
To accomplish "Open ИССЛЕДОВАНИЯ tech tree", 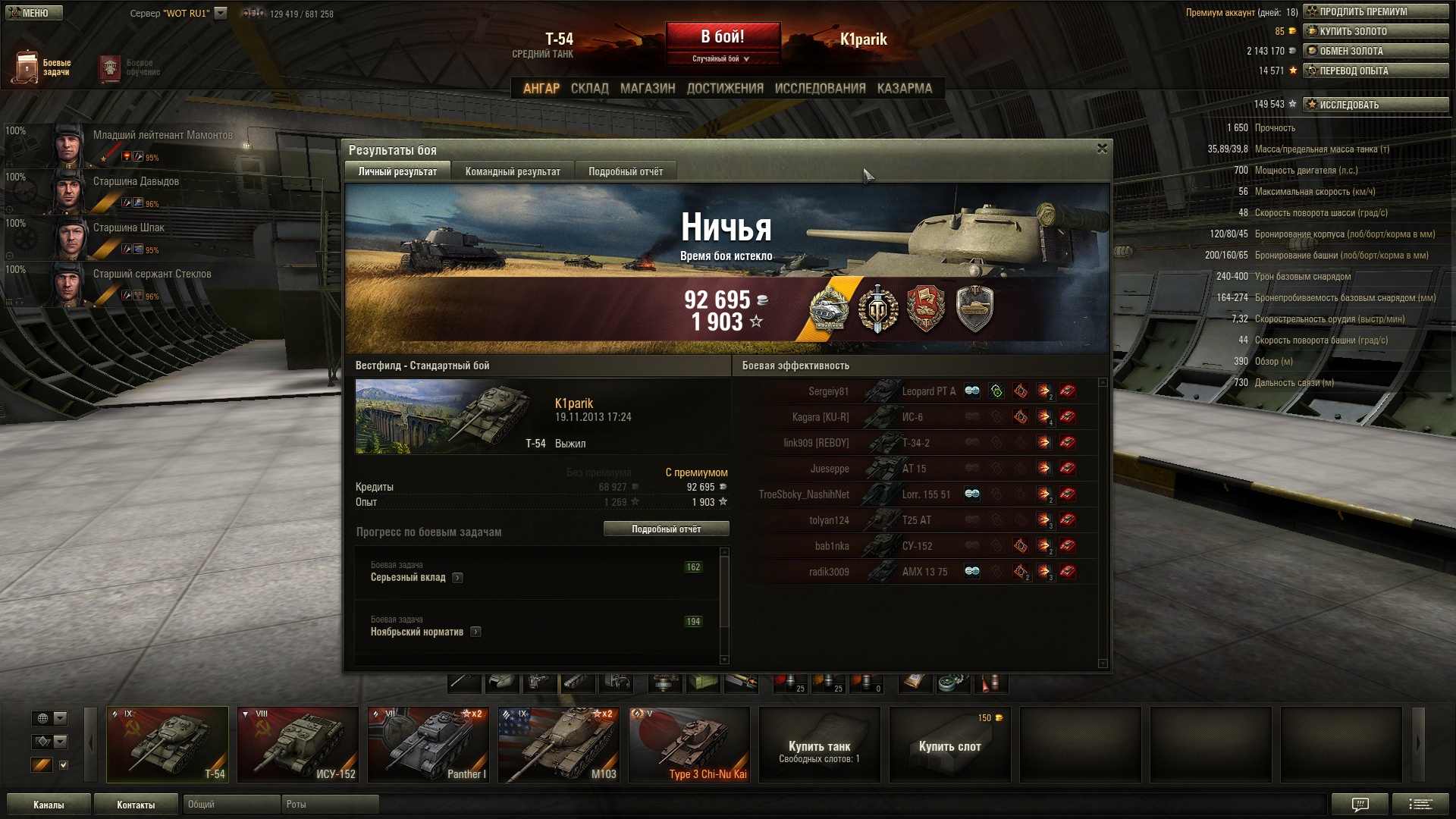I will coord(820,88).
